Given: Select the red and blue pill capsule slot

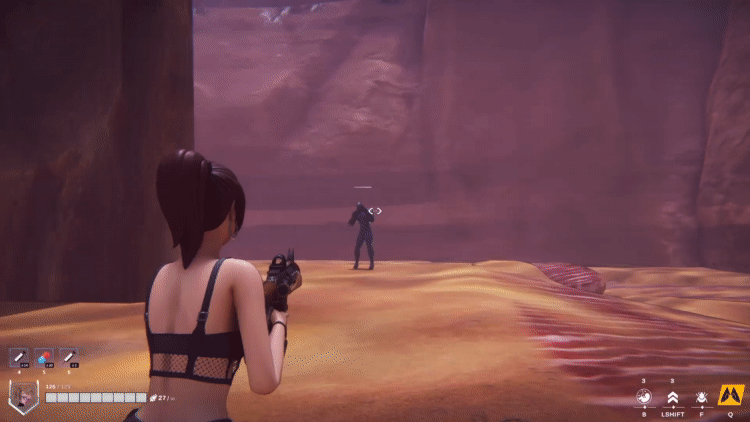Looking at the screenshot, I should click(44, 357).
